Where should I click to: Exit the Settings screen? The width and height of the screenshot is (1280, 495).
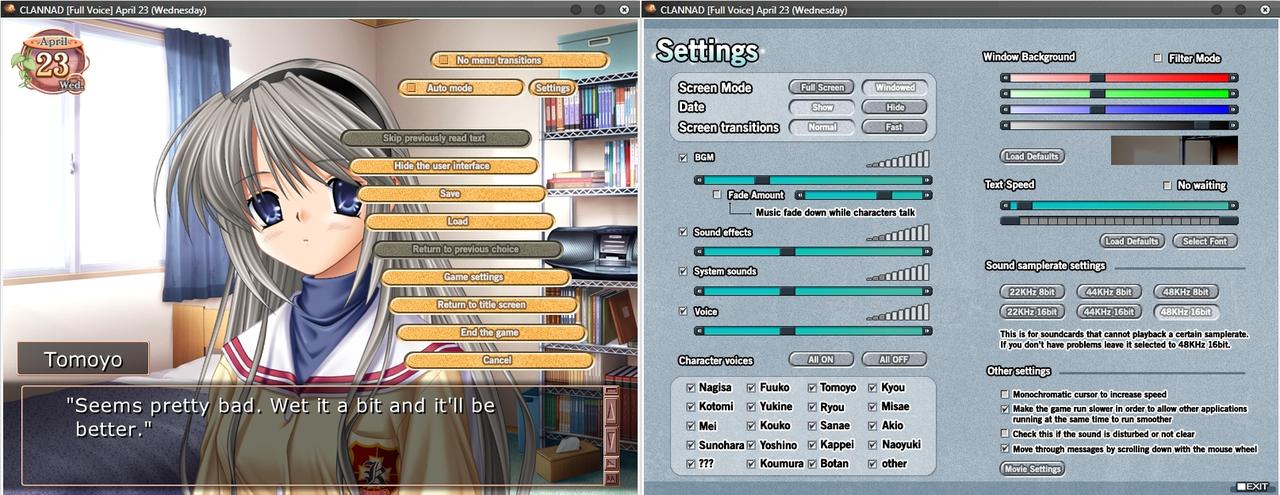[x=1252, y=487]
